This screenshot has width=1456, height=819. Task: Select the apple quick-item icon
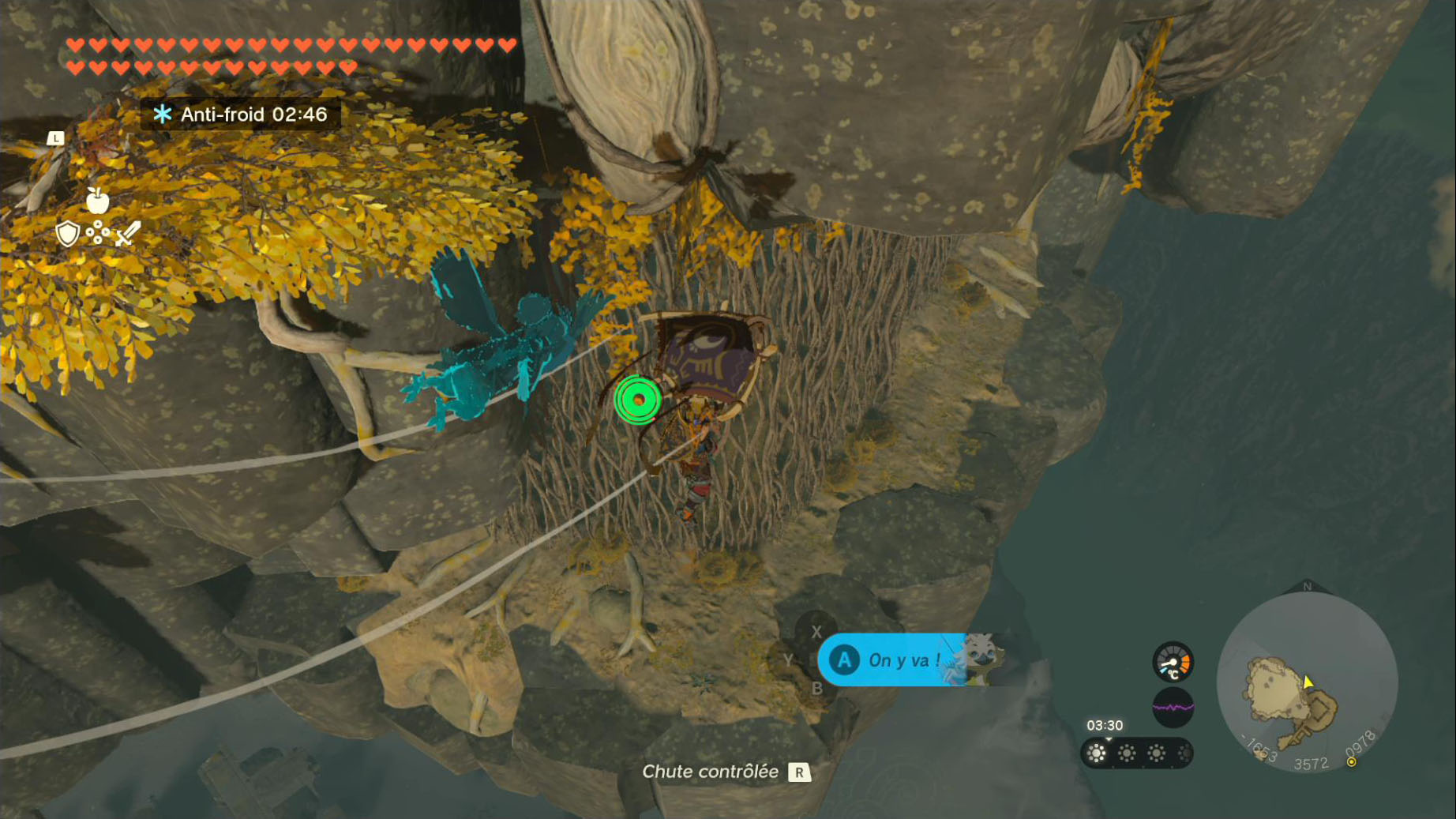(x=97, y=201)
